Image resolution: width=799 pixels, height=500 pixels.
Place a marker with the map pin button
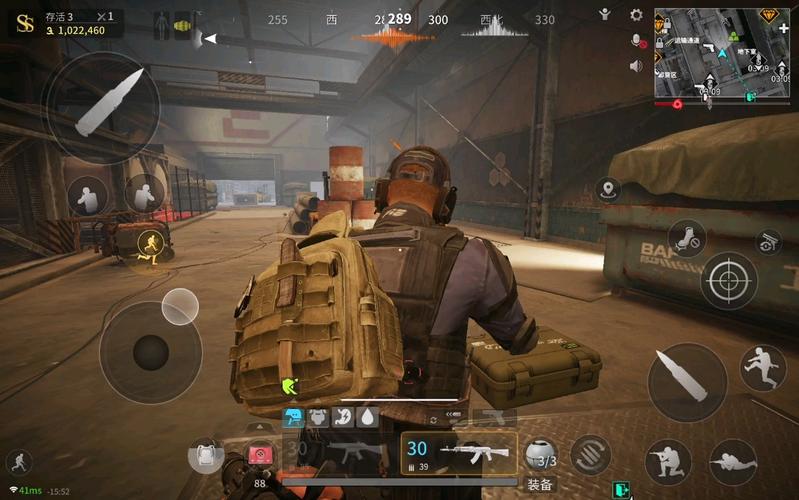tap(607, 188)
